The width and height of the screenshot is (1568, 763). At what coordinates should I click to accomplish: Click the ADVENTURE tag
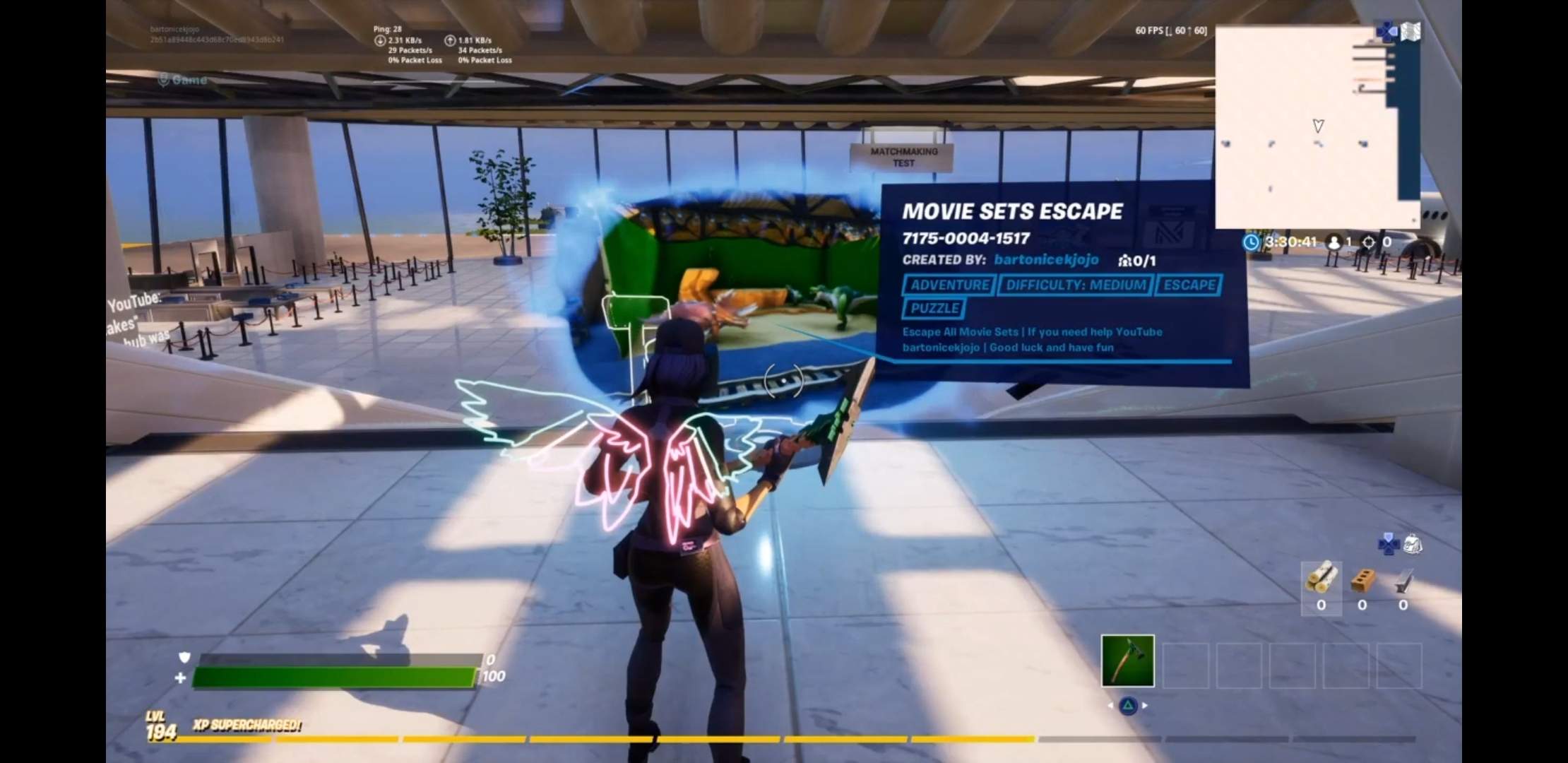click(x=949, y=285)
